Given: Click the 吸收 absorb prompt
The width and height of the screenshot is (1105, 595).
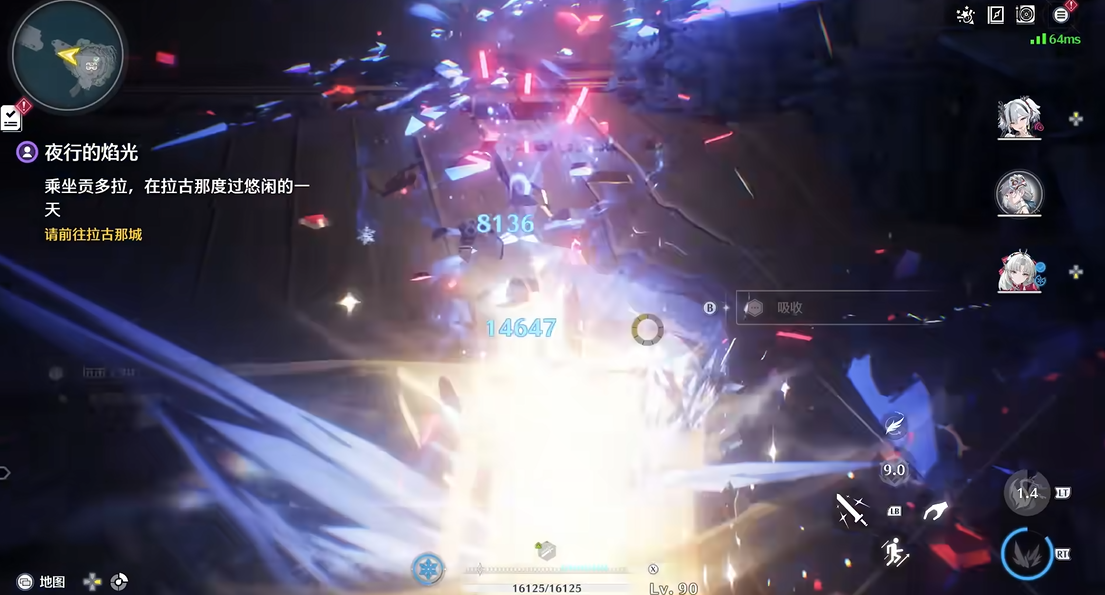Looking at the screenshot, I should pyautogui.click(x=790, y=308).
